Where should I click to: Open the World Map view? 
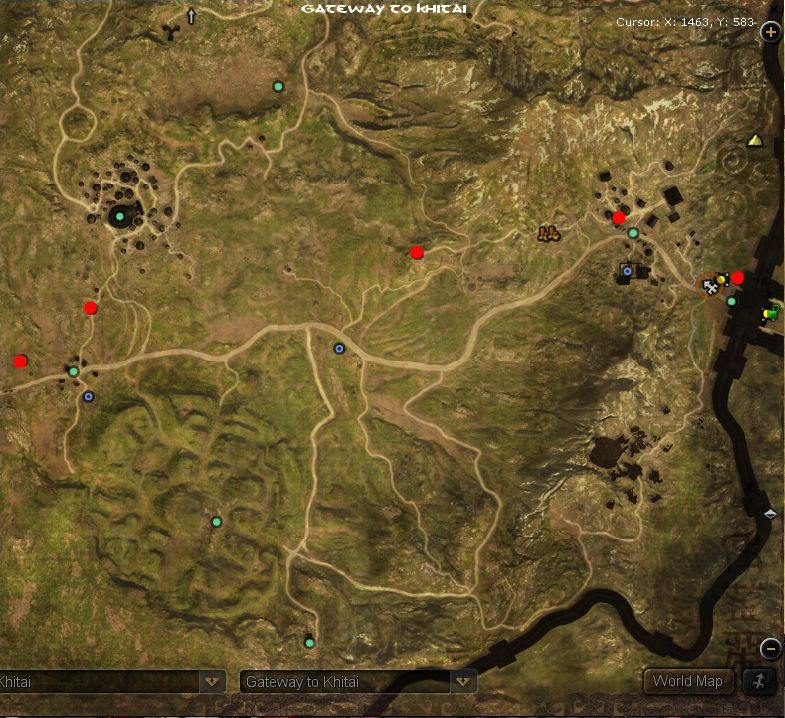click(687, 681)
